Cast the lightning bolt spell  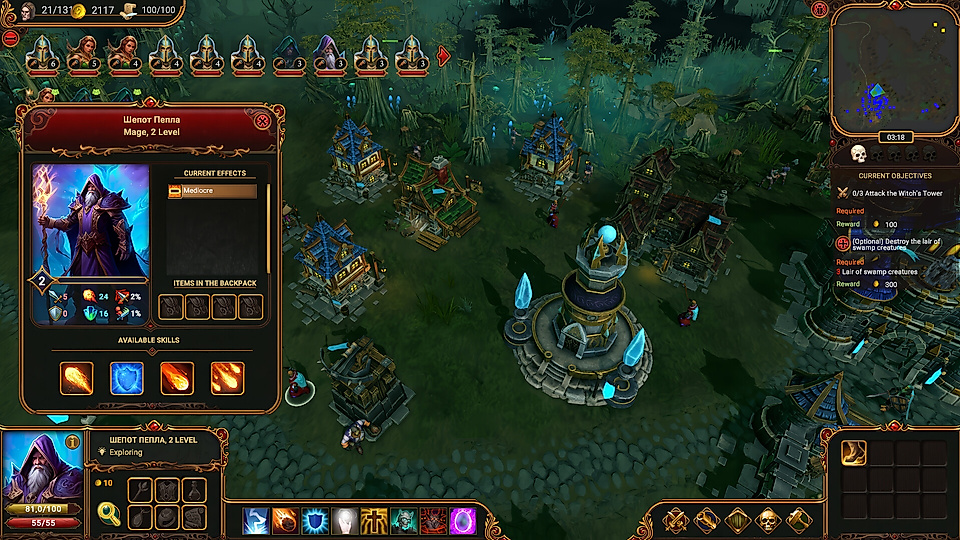256,521
